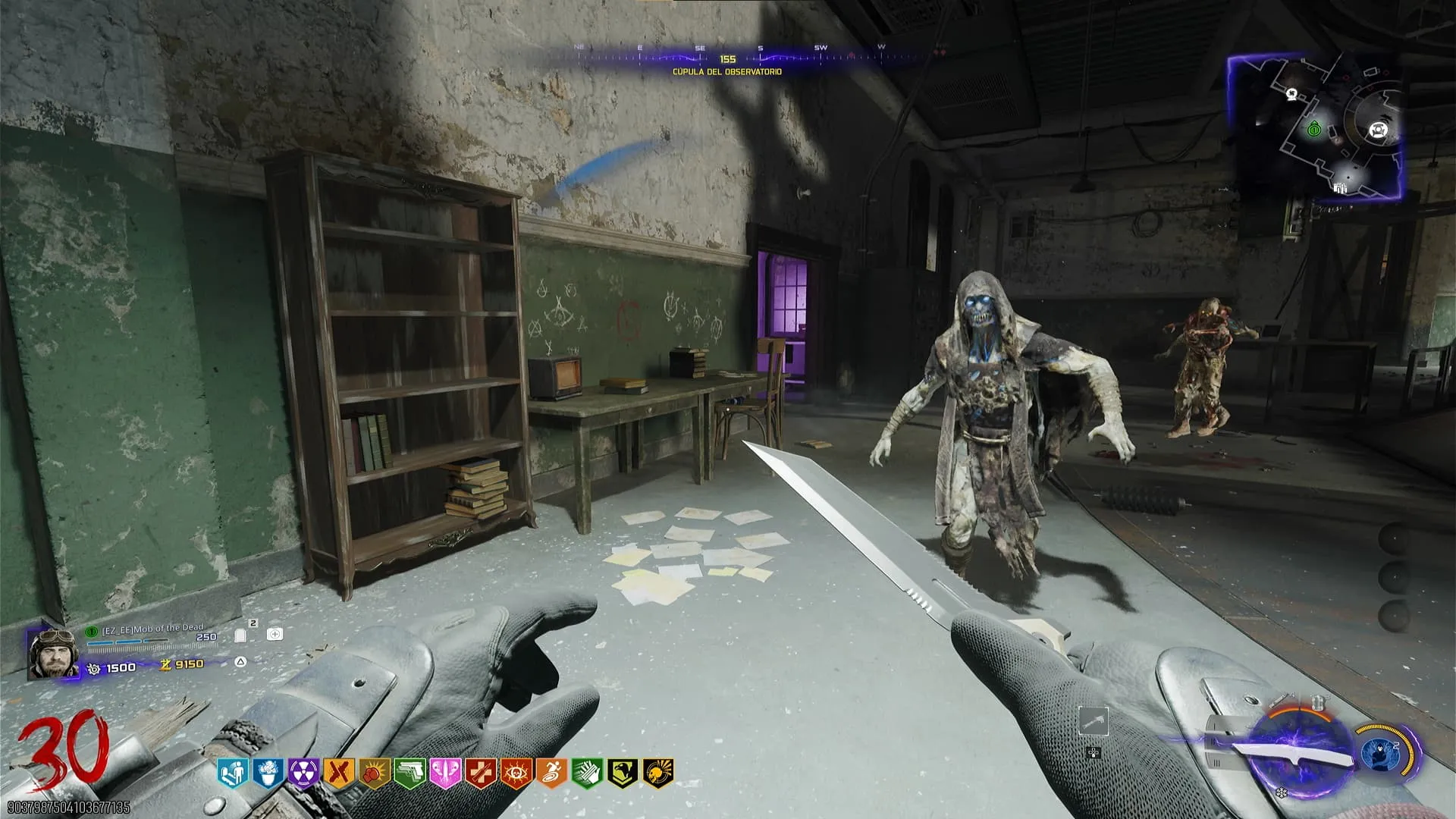Select the red cross bullet perk
The height and width of the screenshot is (819, 1456).
pos(480,773)
